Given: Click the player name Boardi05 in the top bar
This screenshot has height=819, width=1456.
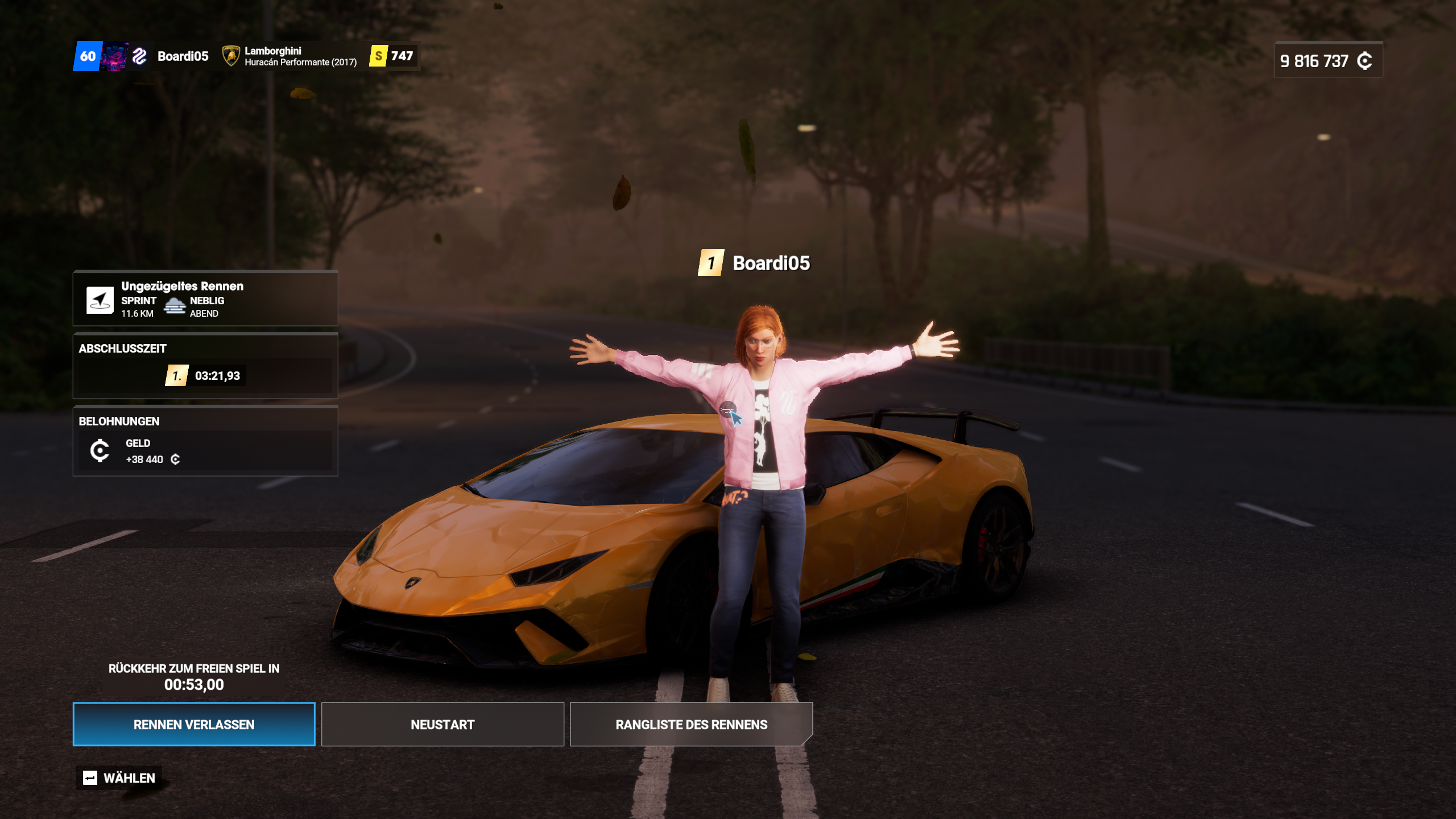Looking at the screenshot, I should (183, 56).
